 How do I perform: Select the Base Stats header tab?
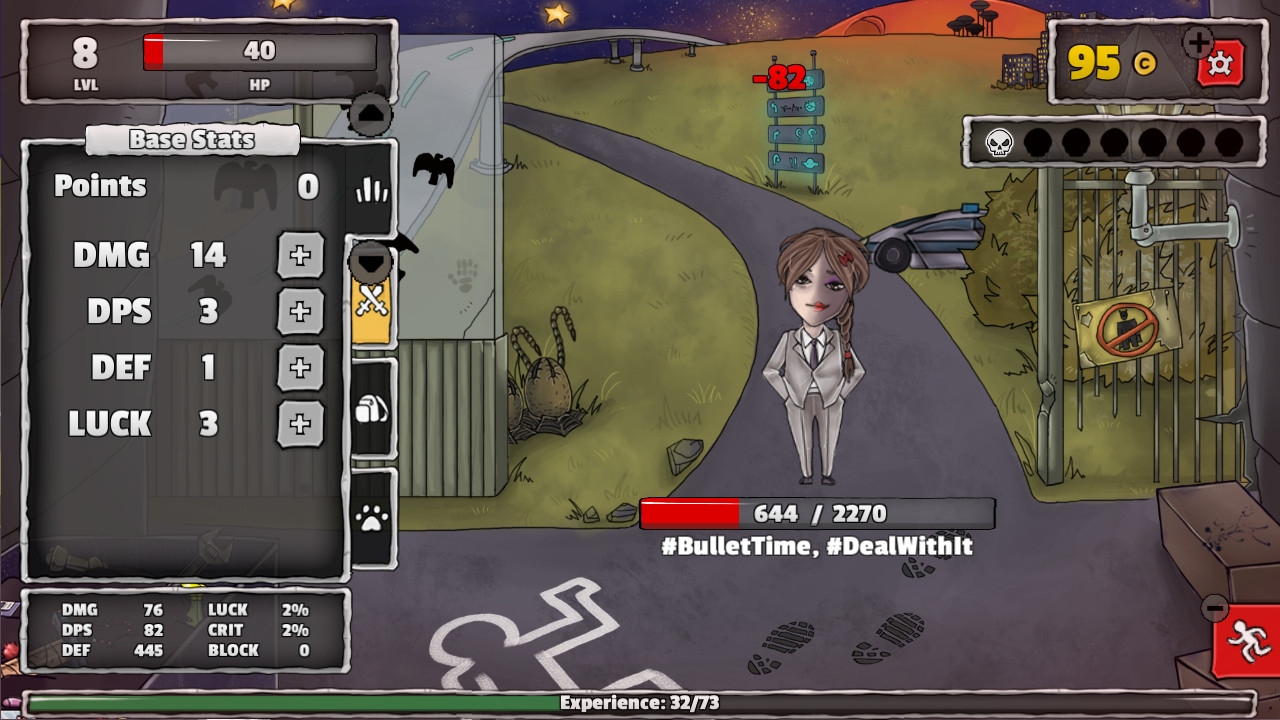[192, 139]
